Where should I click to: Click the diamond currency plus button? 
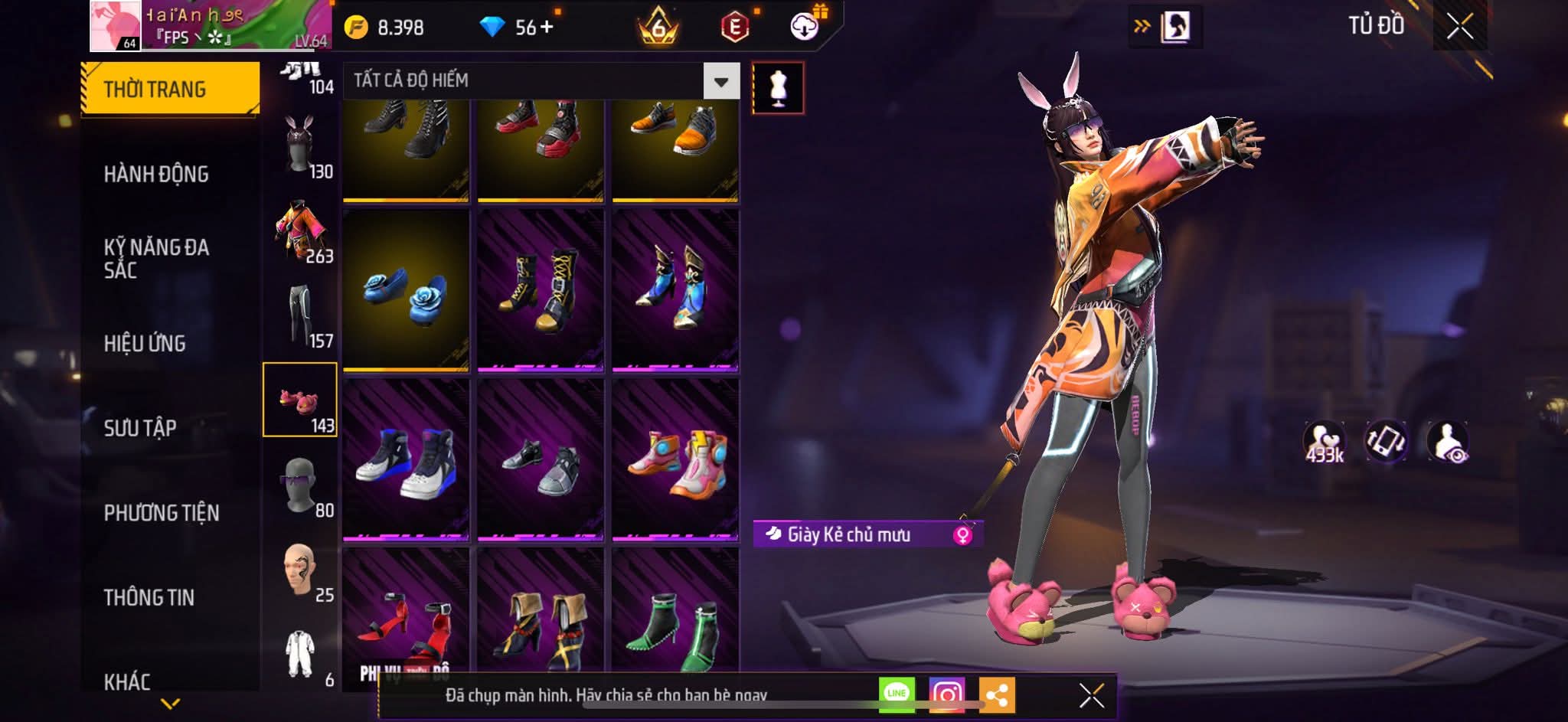point(547,28)
